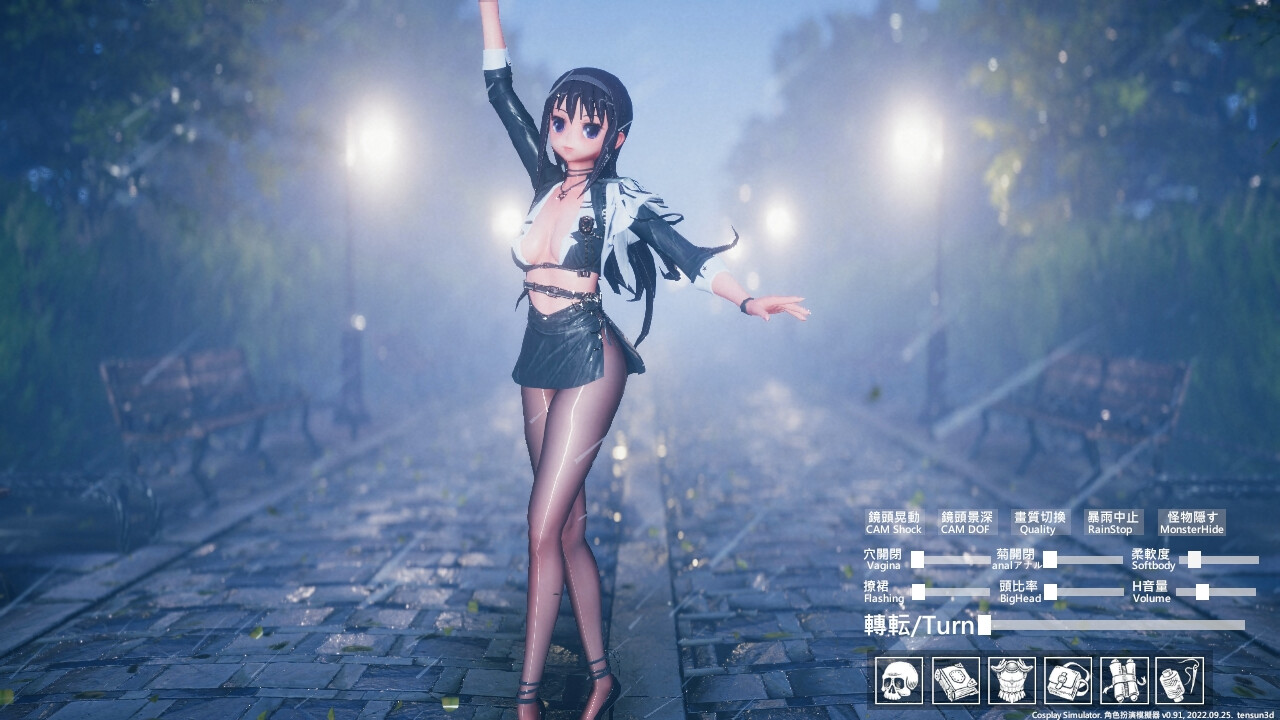Open the spellbook icon

tap(955, 680)
